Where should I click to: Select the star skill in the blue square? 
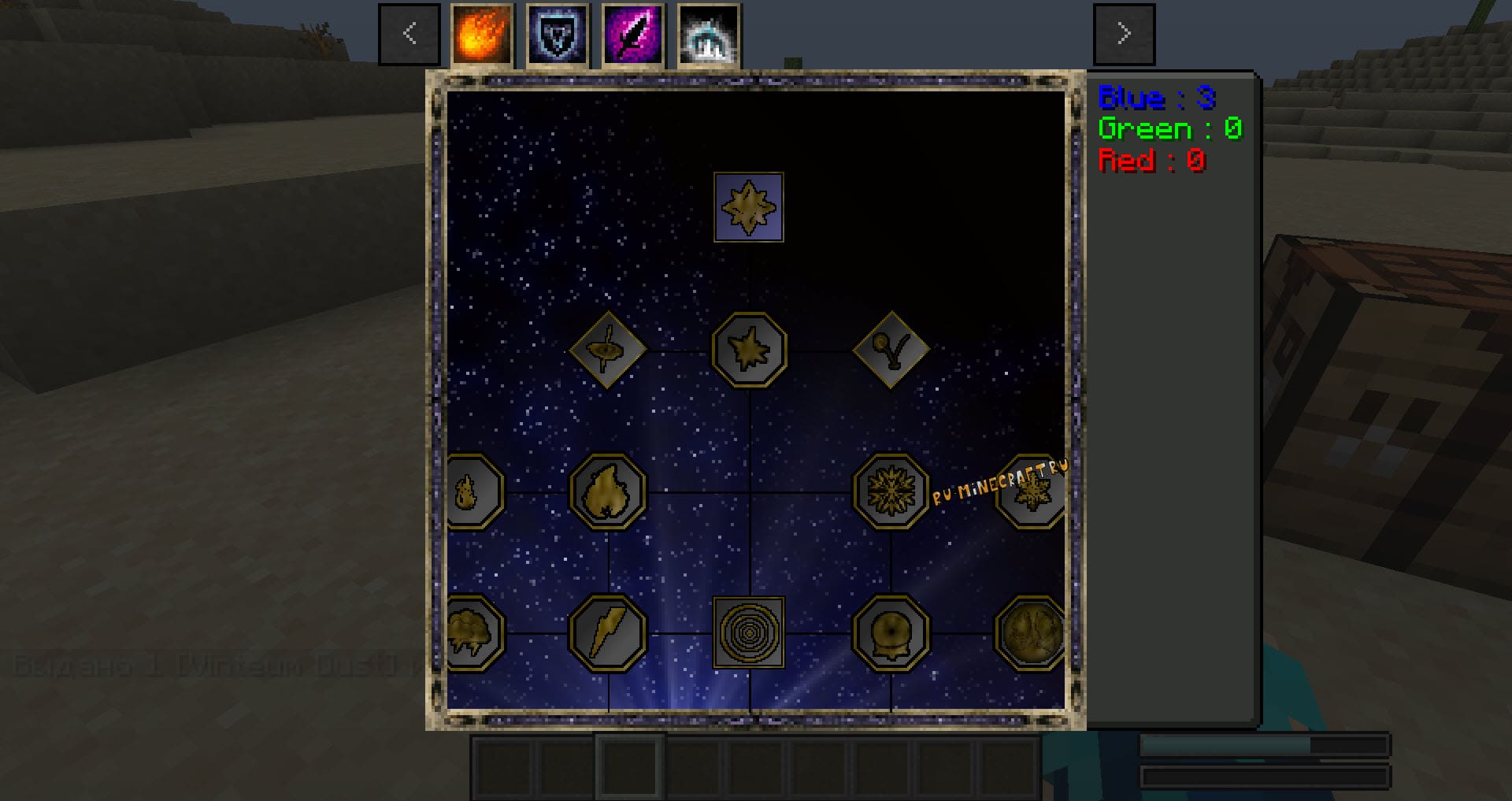(x=748, y=207)
